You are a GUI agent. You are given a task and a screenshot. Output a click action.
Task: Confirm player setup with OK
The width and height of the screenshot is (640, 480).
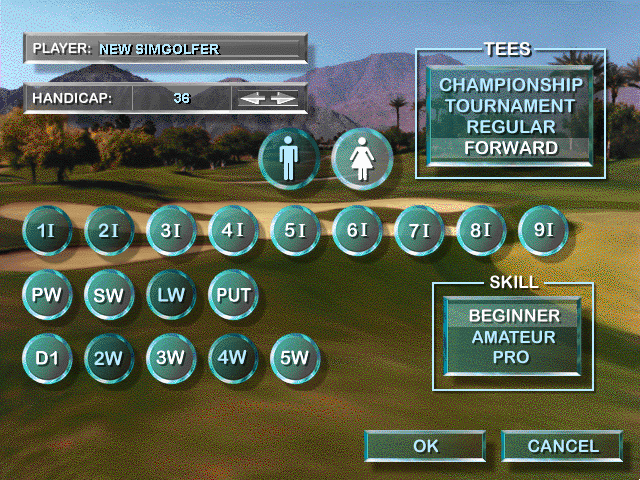pos(425,446)
